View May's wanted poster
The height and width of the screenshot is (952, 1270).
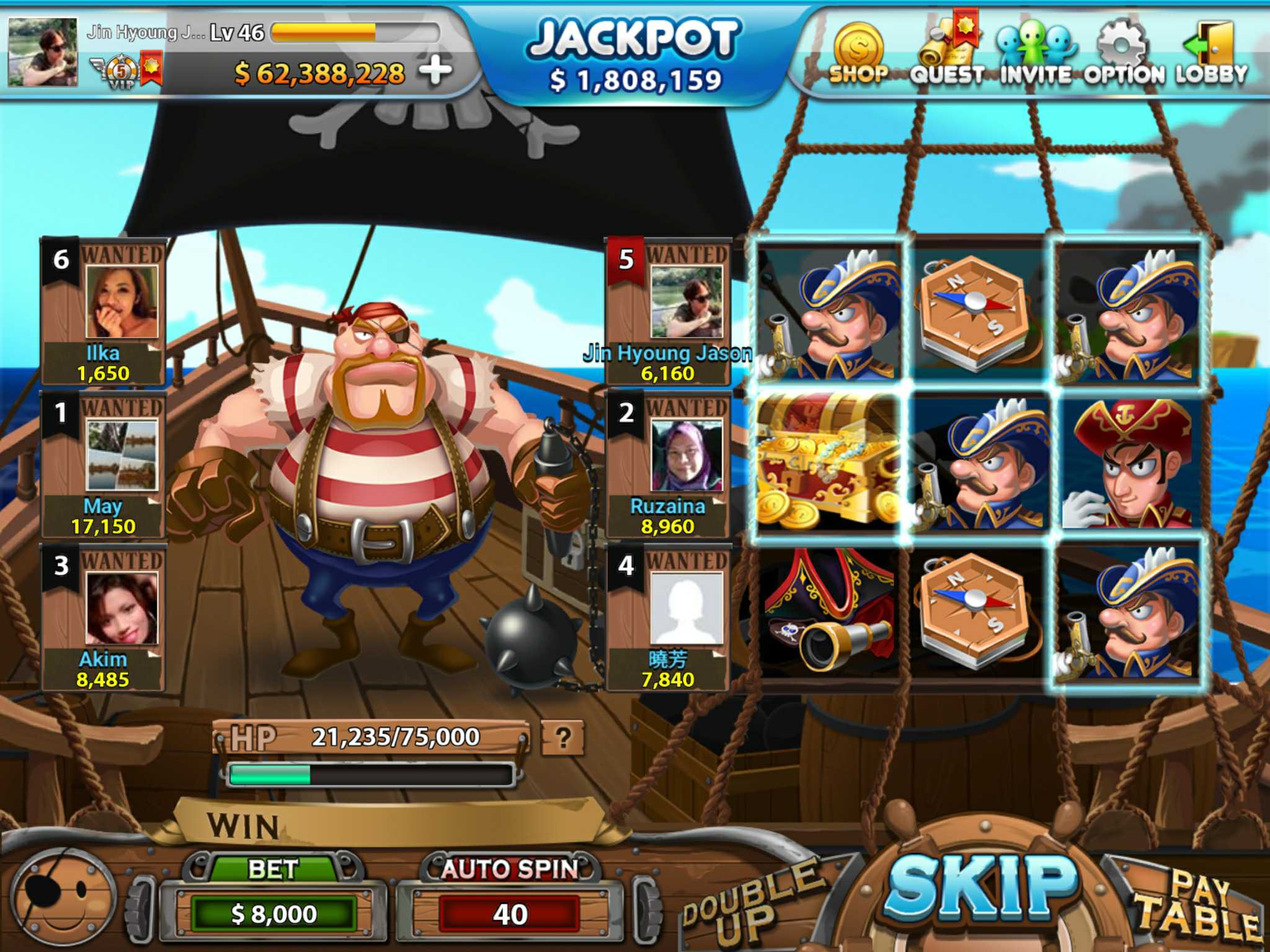click(104, 465)
